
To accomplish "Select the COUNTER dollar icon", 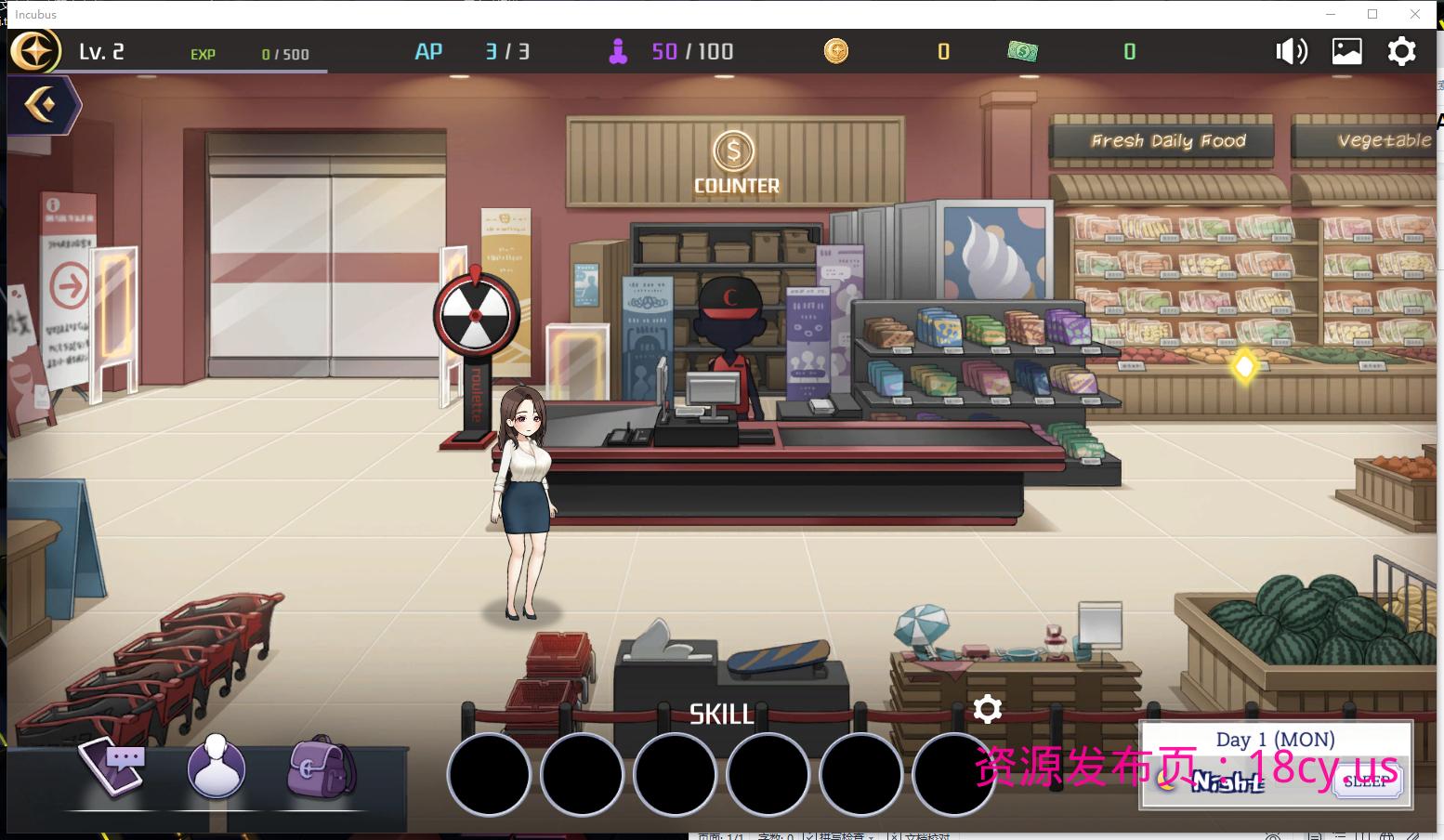I will [734, 151].
